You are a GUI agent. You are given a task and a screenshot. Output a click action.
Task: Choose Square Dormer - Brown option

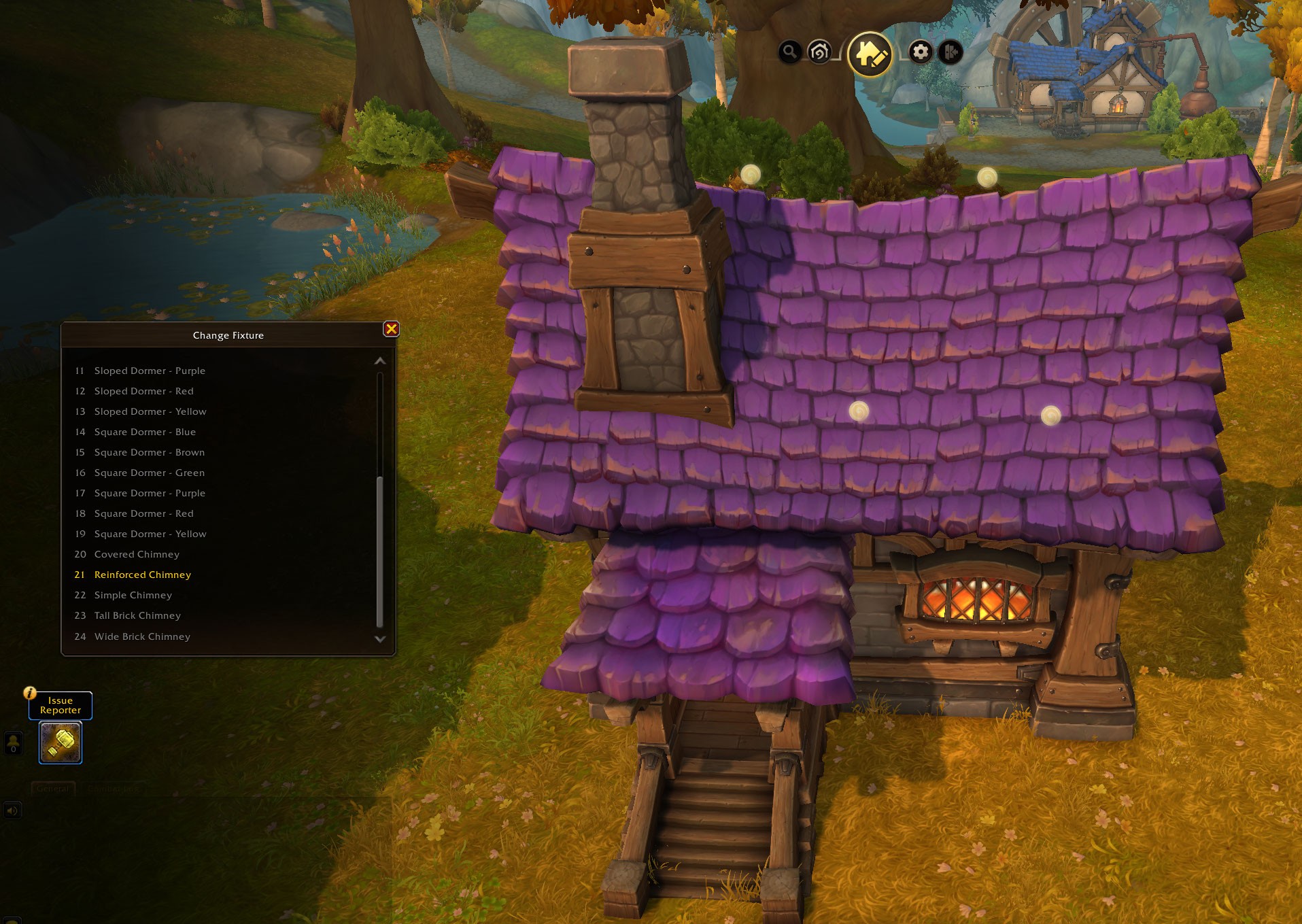pyautogui.click(x=150, y=452)
